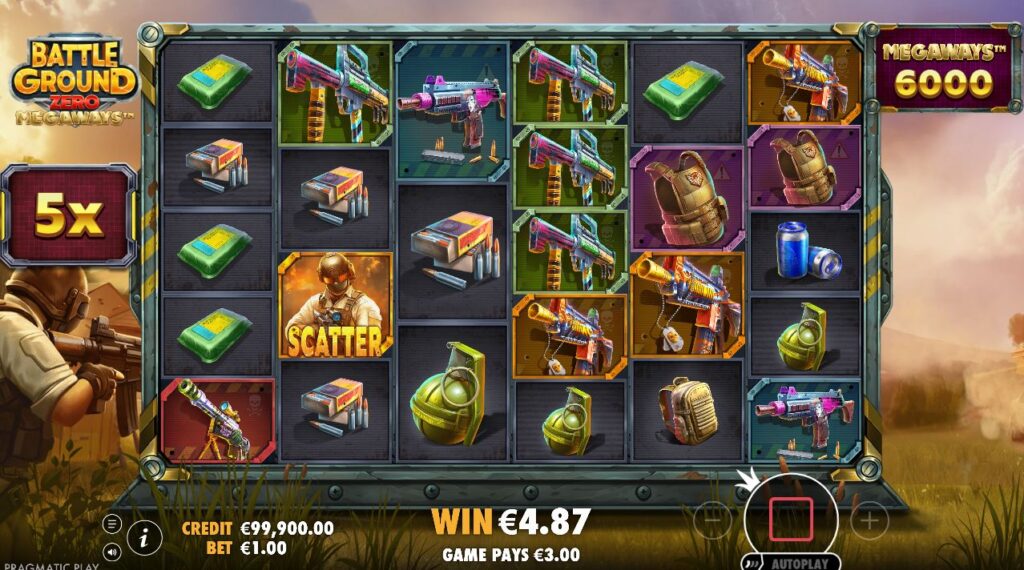Viewport: 1024px width, 570px height.
Task: Open the hamburger menu
Action: [x=112, y=524]
